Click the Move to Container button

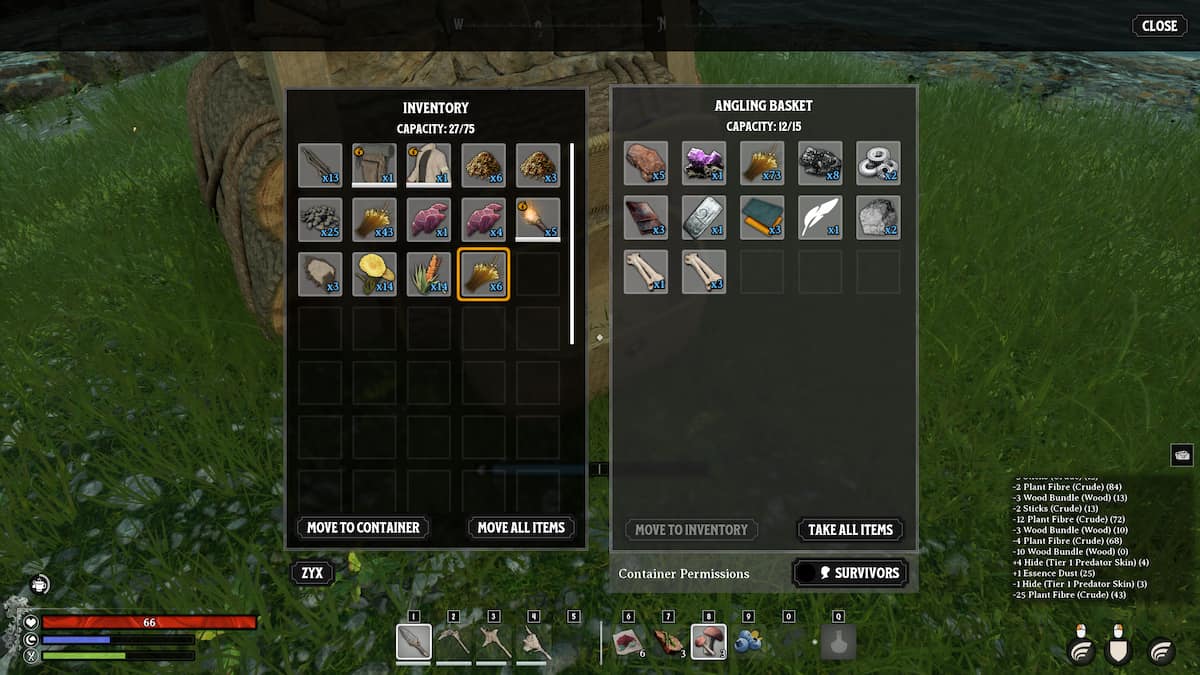(363, 527)
